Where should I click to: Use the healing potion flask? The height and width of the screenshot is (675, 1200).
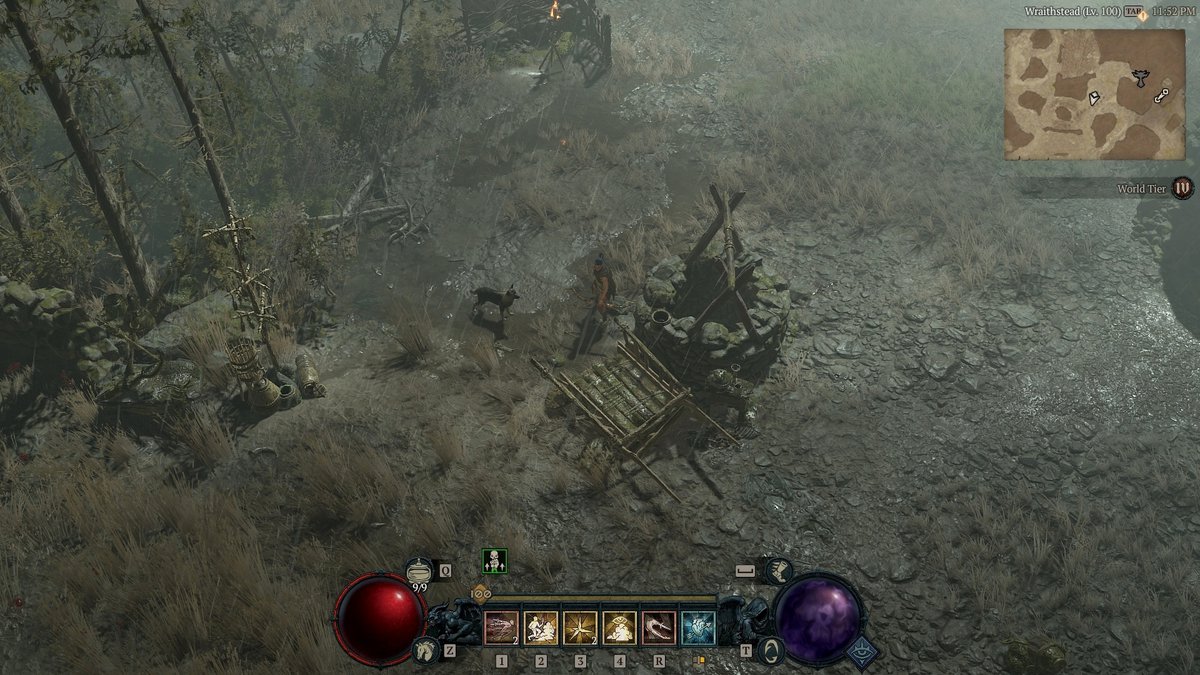420,571
